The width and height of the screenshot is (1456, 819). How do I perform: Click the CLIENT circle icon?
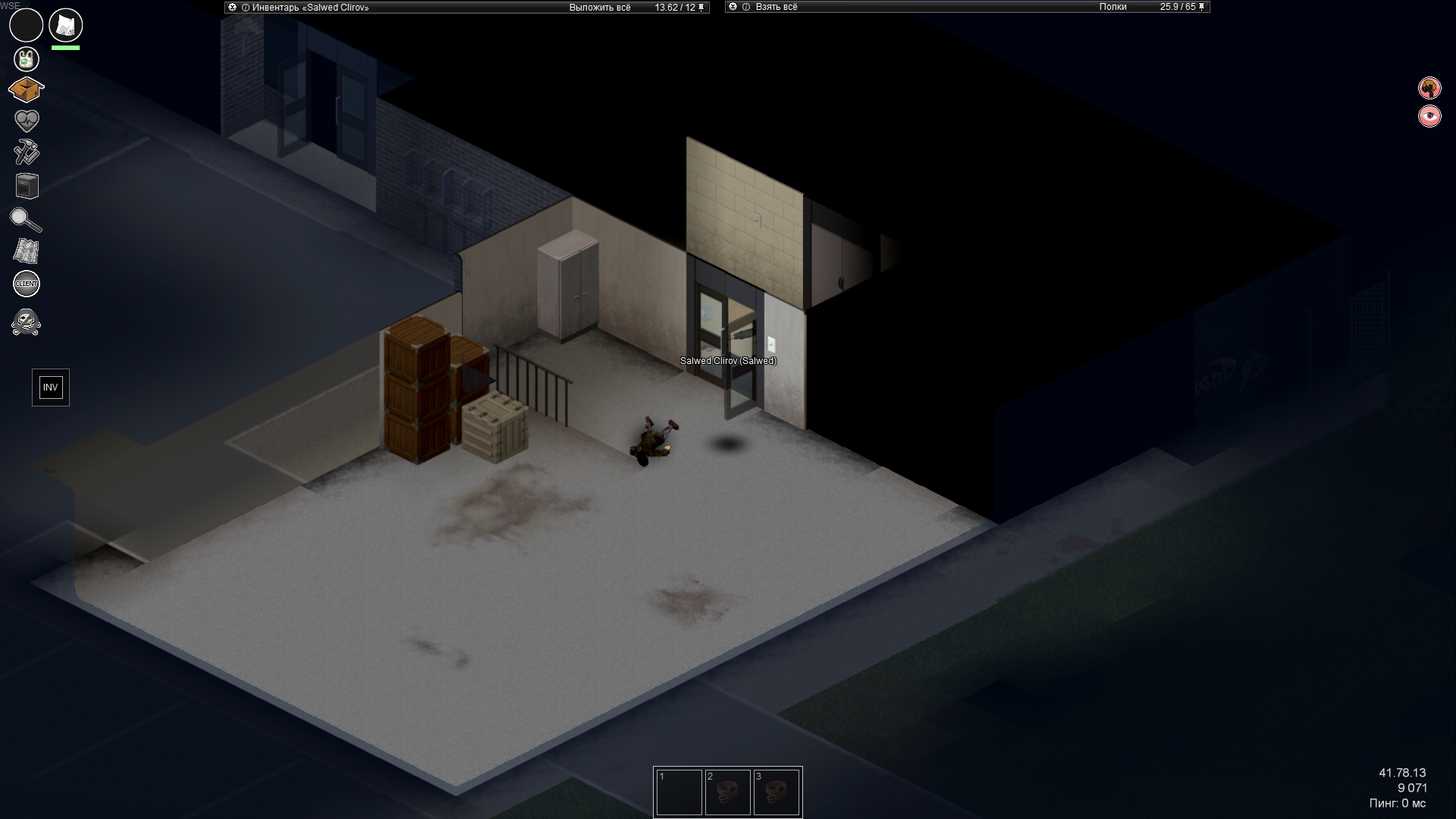tap(26, 283)
